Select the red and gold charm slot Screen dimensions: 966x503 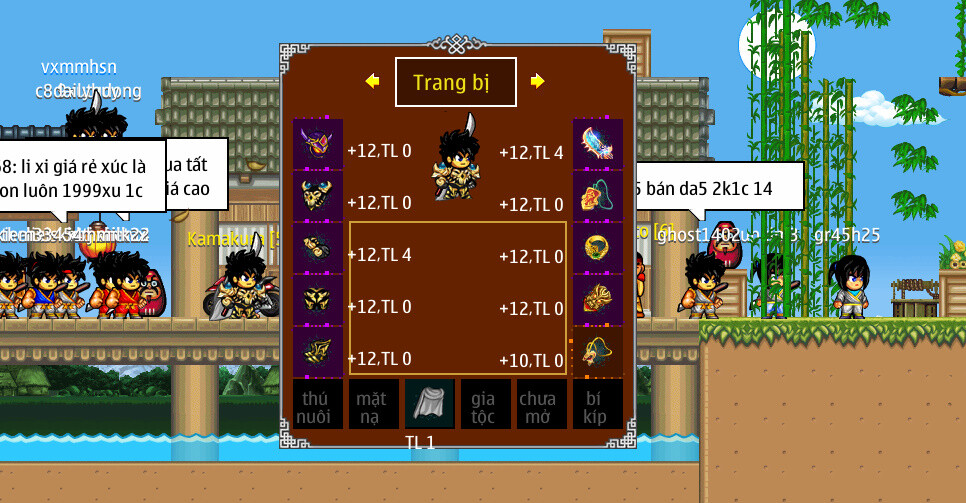(x=598, y=300)
